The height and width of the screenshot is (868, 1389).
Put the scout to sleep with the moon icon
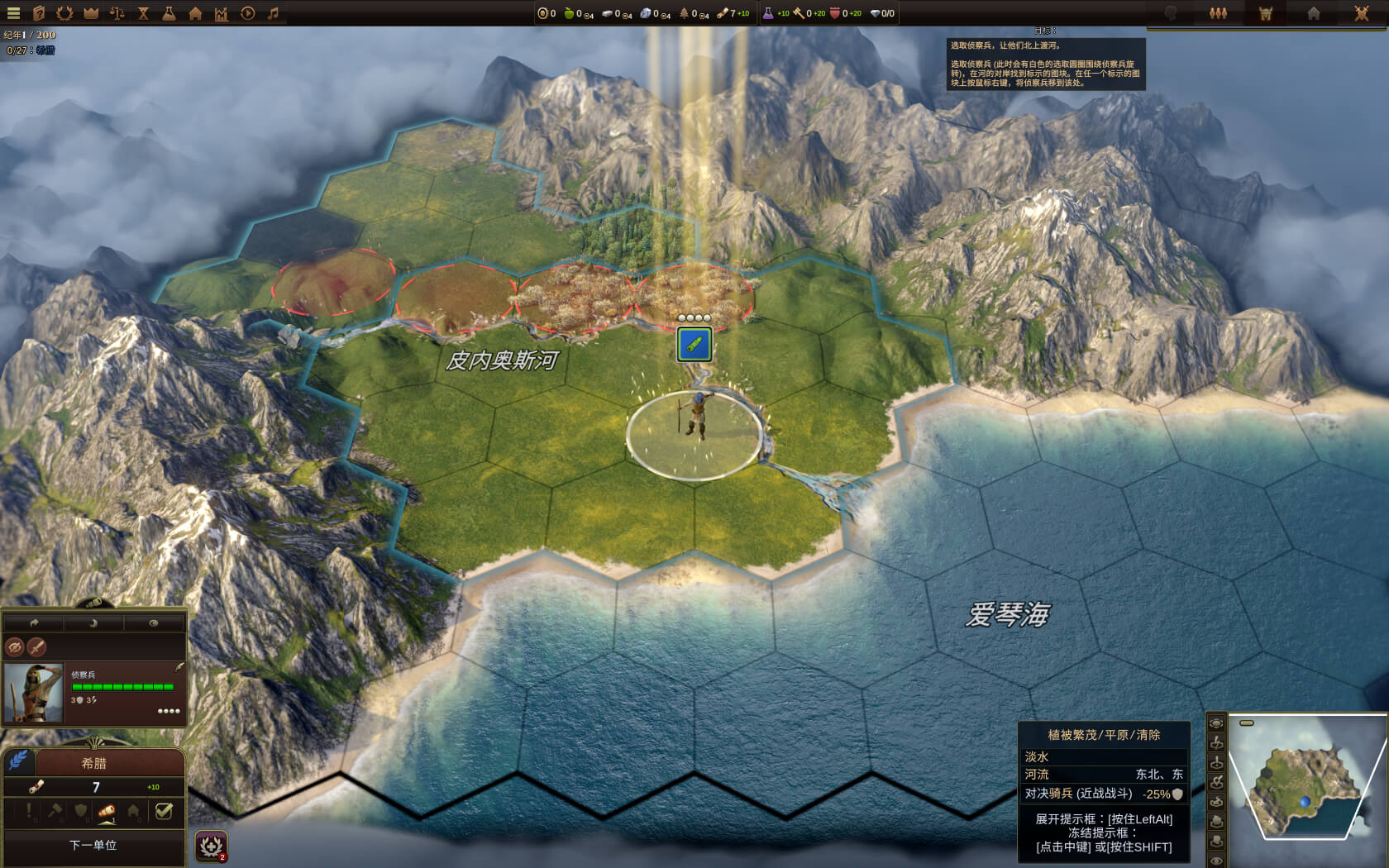tap(93, 623)
